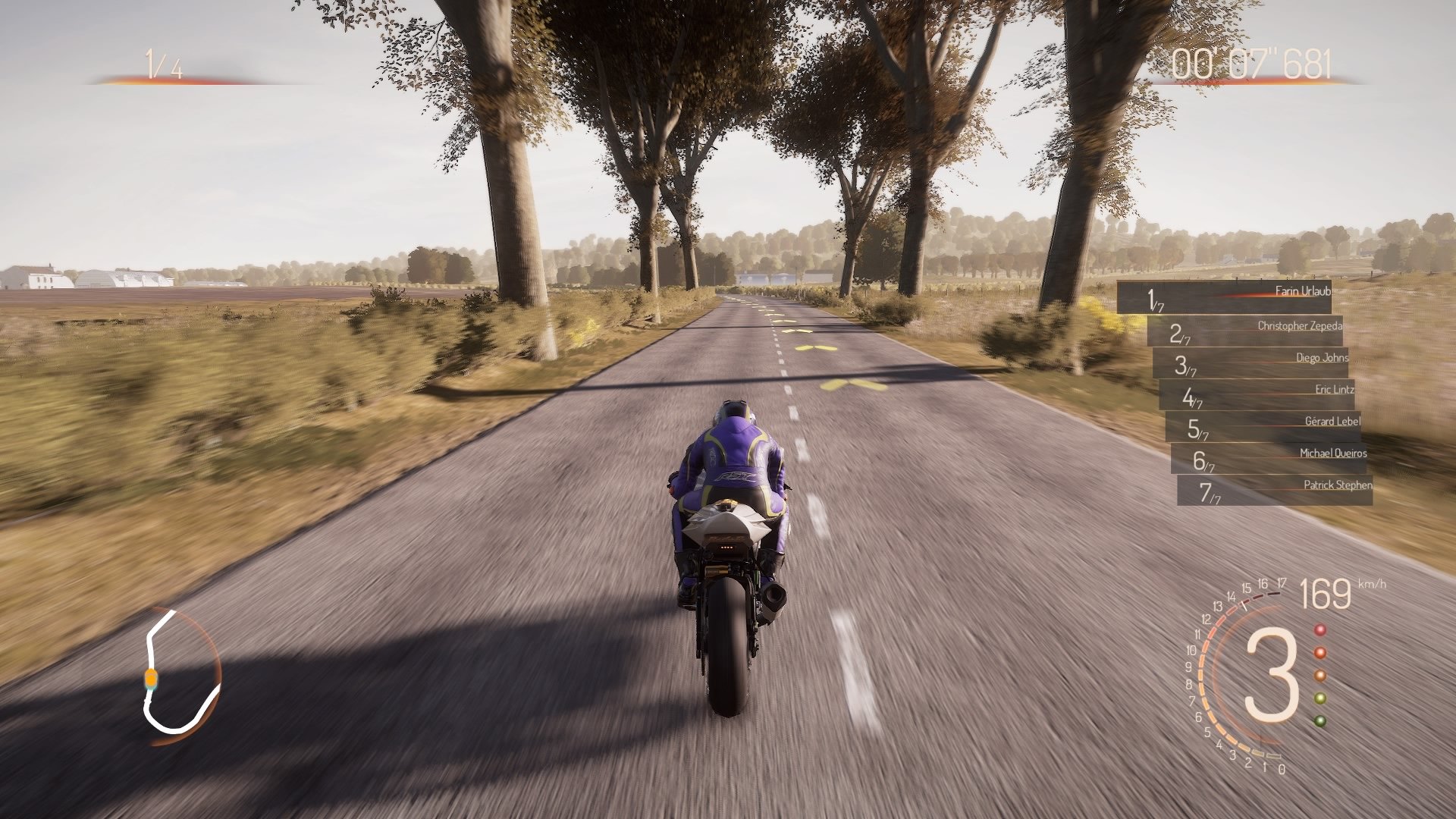The height and width of the screenshot is (819, 1456).
Task: Click the name Gérard Lebel in standings
Action: coord(1331,421)
